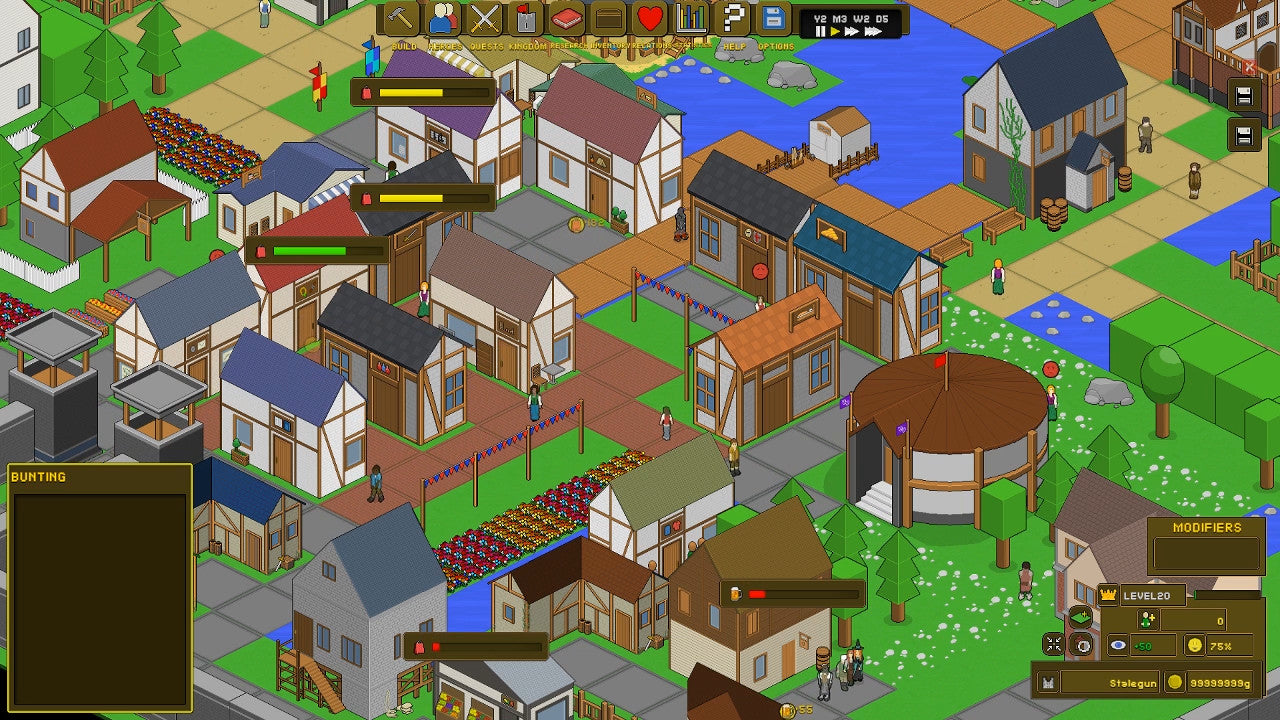Toggle the green terrain tile icon

1081,617
